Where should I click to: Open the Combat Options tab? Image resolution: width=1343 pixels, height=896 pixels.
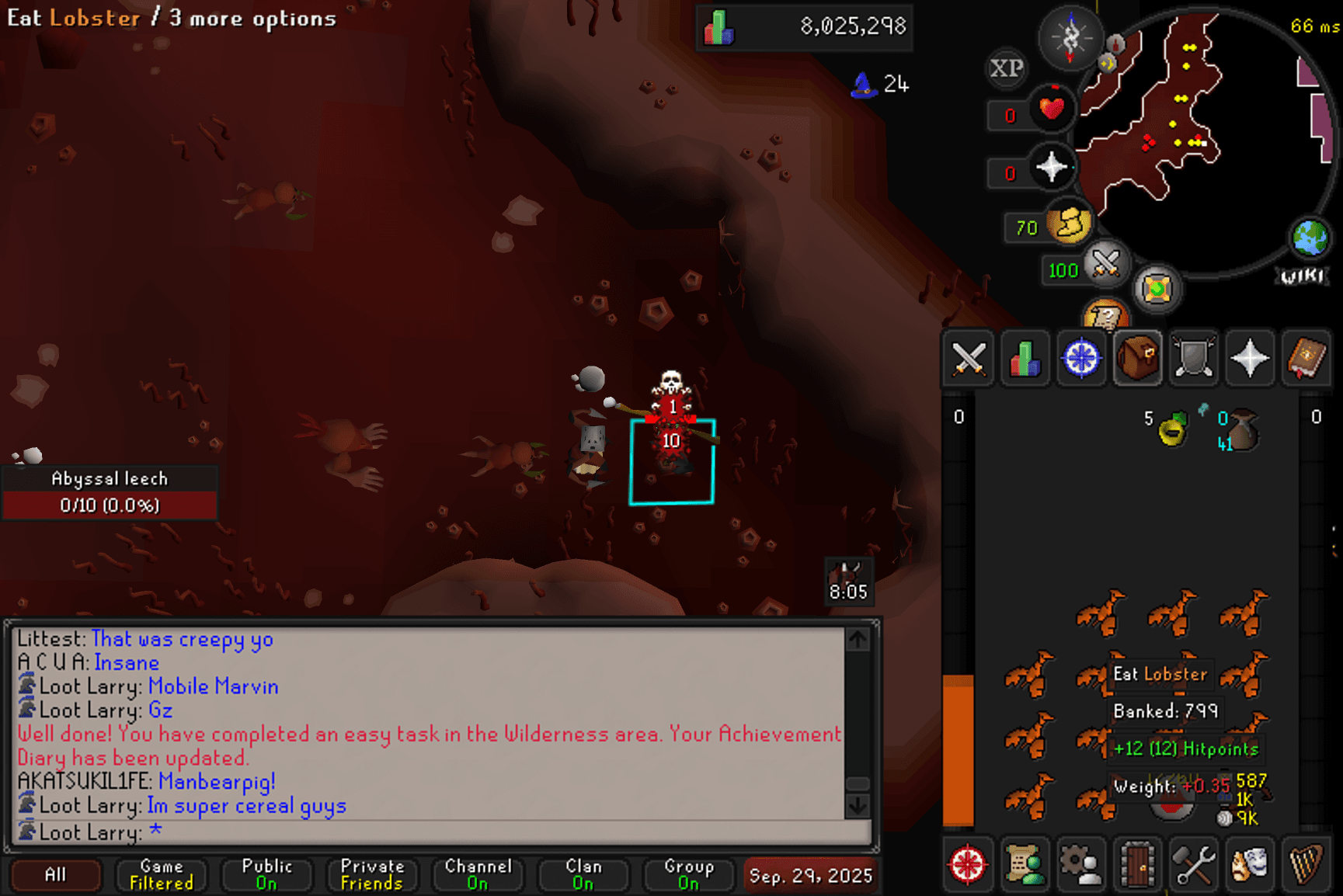(969, 359)
